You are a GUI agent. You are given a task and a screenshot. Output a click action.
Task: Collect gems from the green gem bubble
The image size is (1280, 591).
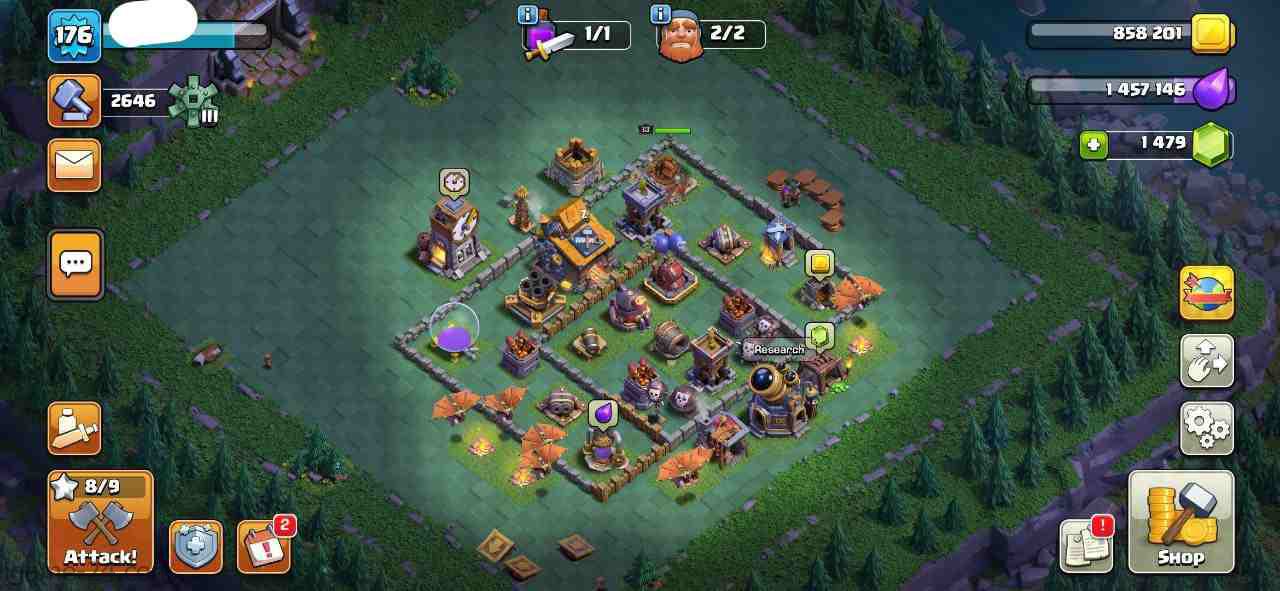[819, 336]
